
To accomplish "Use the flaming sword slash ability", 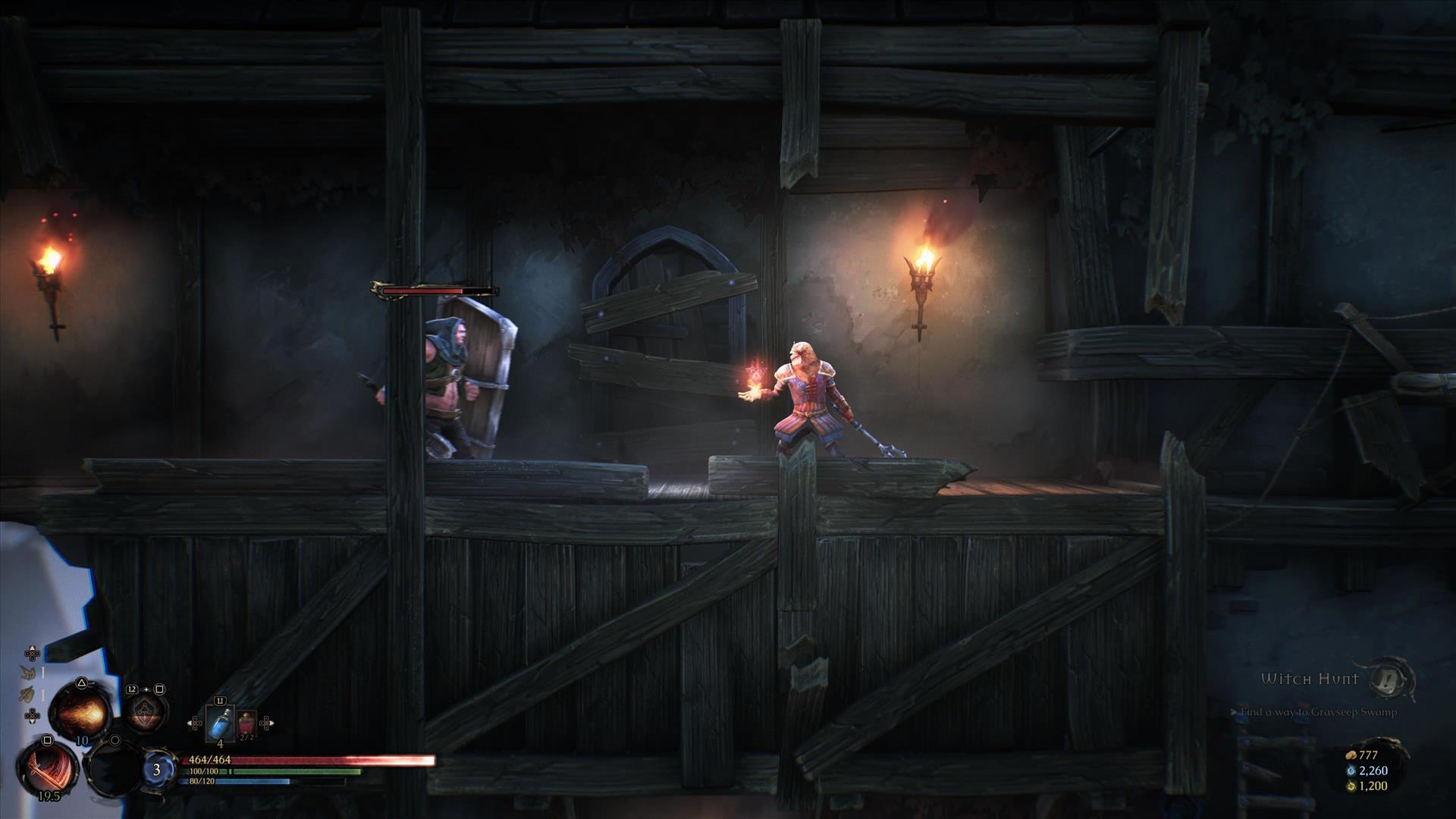I will click(x=47, y=767).
